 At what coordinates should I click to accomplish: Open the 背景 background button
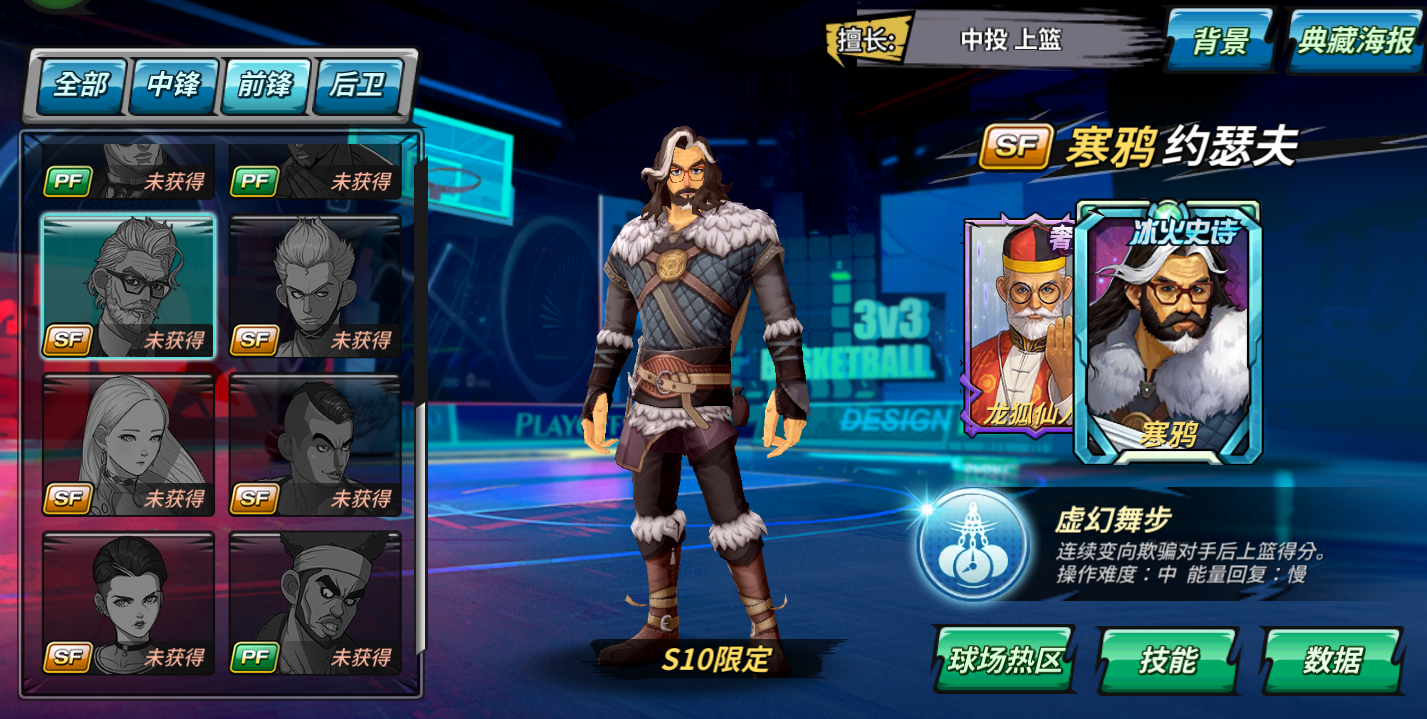pos(1221,41)
